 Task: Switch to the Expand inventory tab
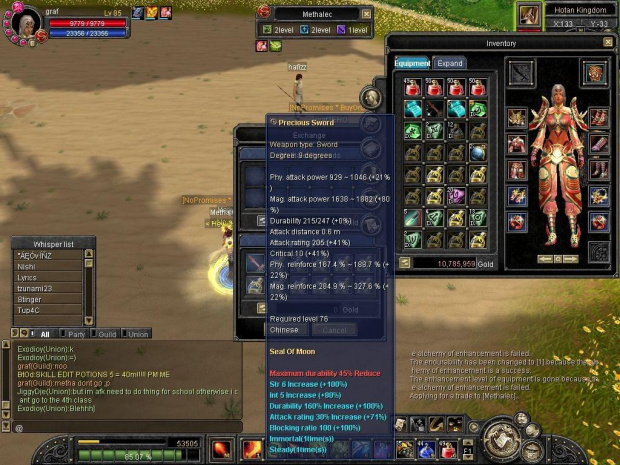click(450, 63)
